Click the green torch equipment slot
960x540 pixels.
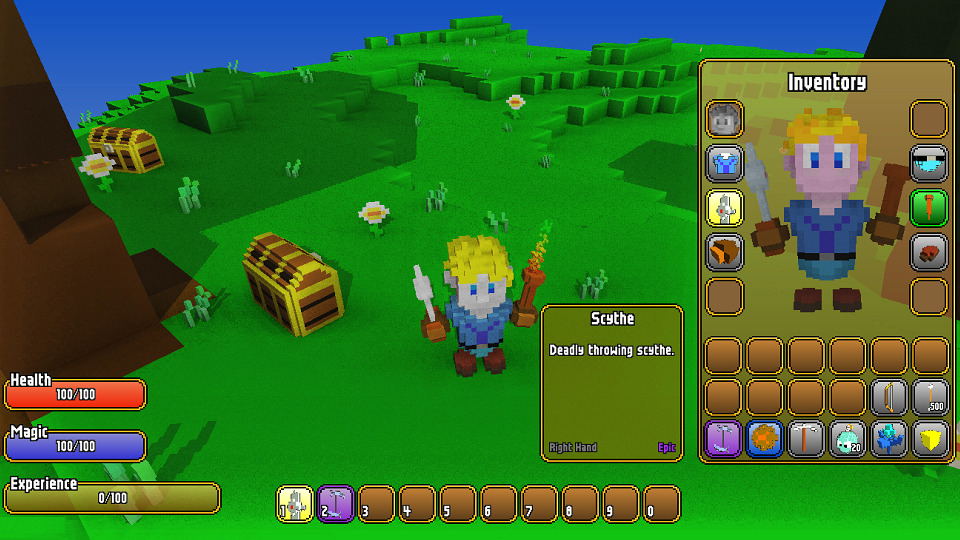click(x=929, y=208)
